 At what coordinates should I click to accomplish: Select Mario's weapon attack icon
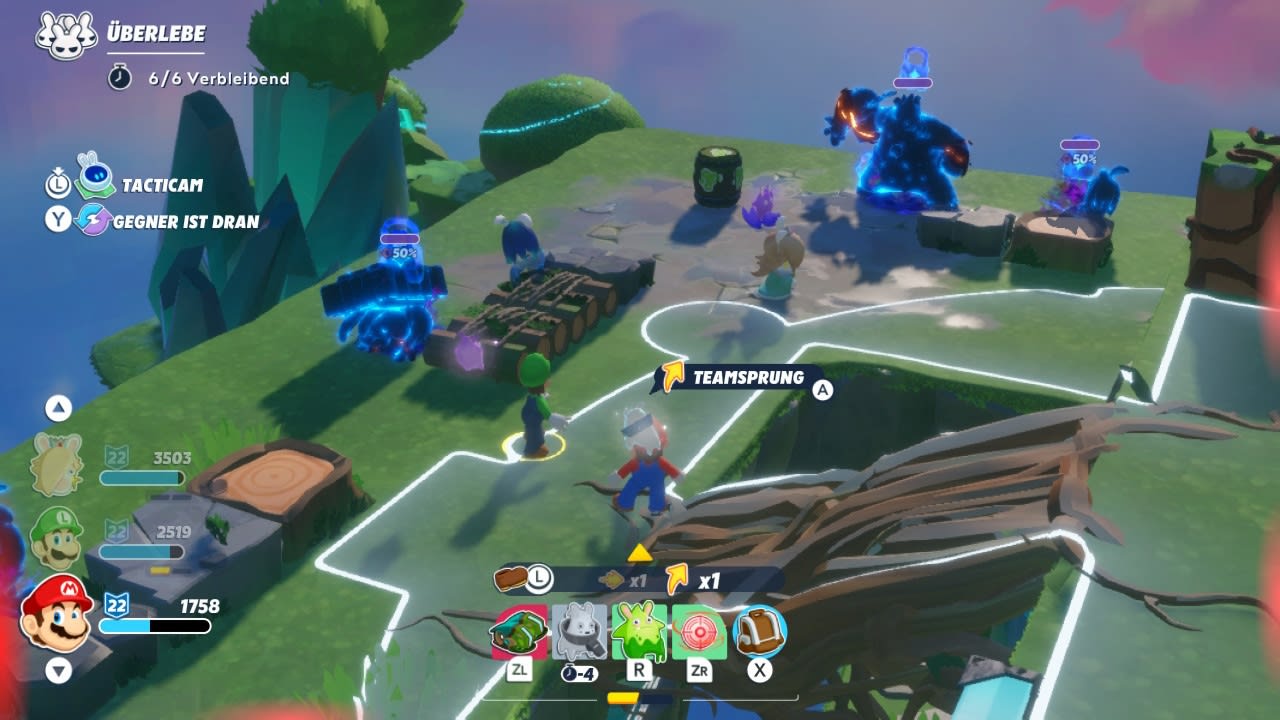coord(519,632)
